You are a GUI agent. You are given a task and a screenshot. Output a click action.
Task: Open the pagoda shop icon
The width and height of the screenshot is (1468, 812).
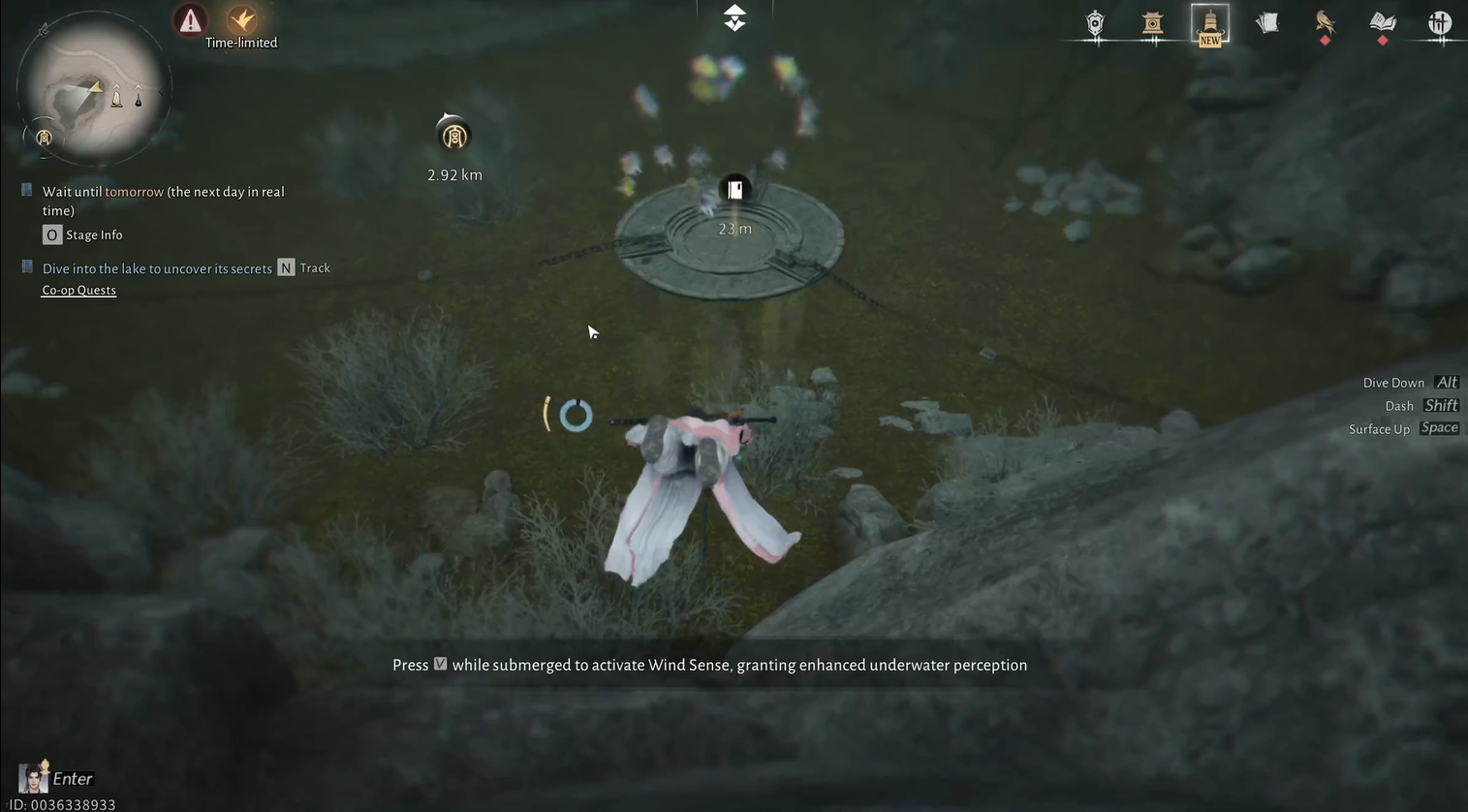coord(1152,23)
